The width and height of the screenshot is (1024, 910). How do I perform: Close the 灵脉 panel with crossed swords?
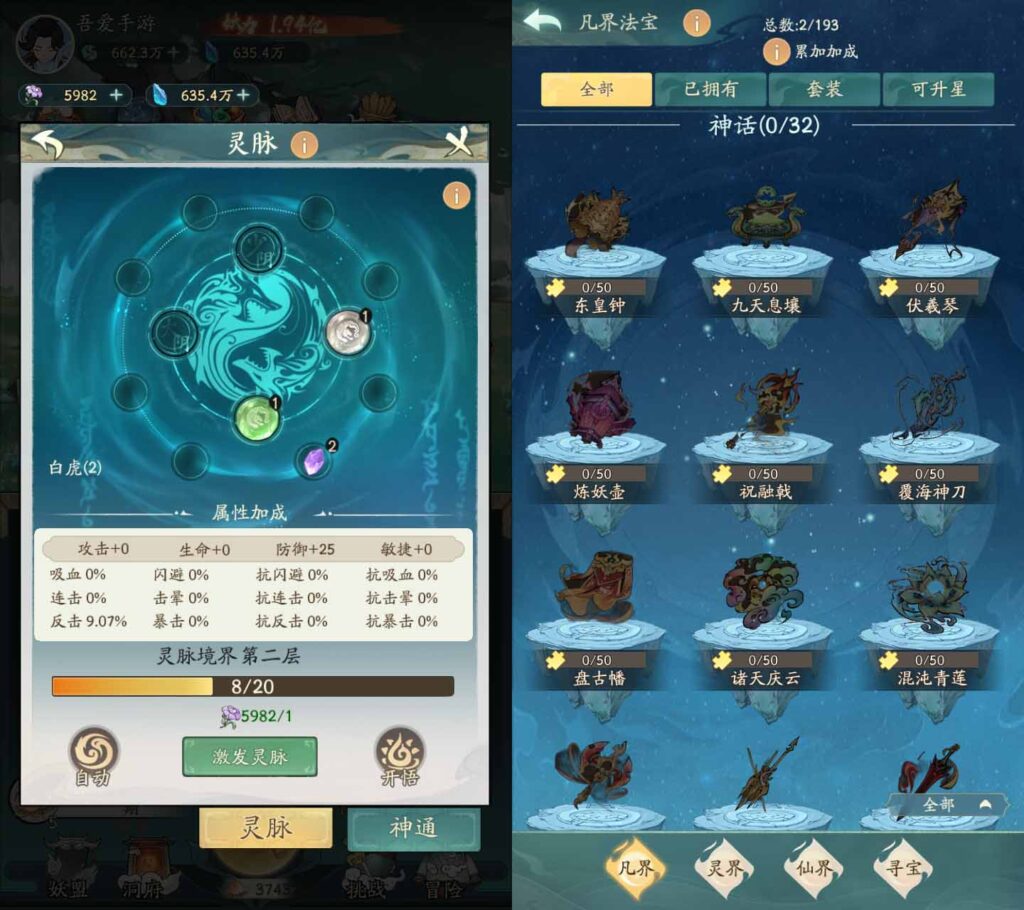[x=458, y=144]
